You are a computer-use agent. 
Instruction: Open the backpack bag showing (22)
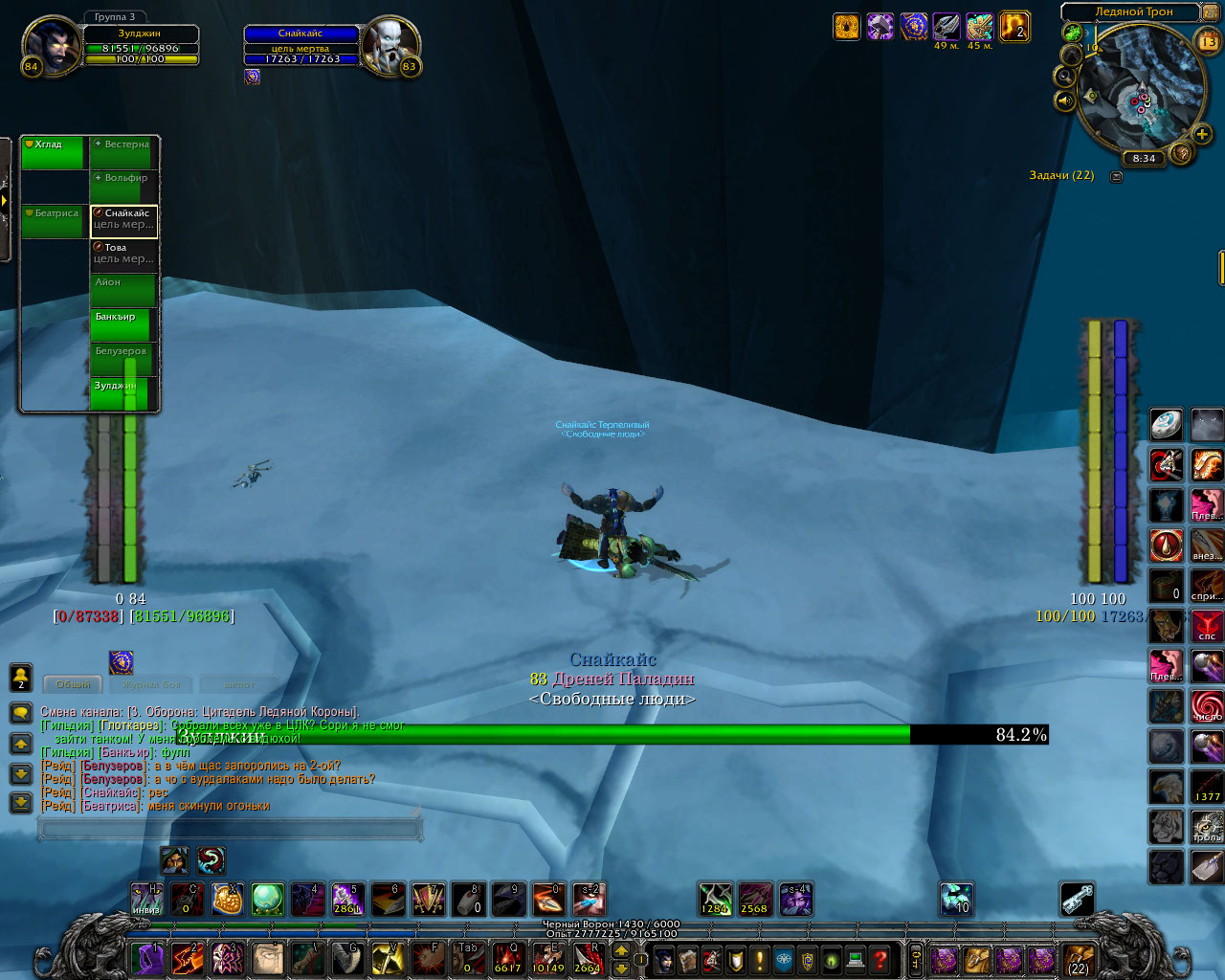[x=1079, y=959]
